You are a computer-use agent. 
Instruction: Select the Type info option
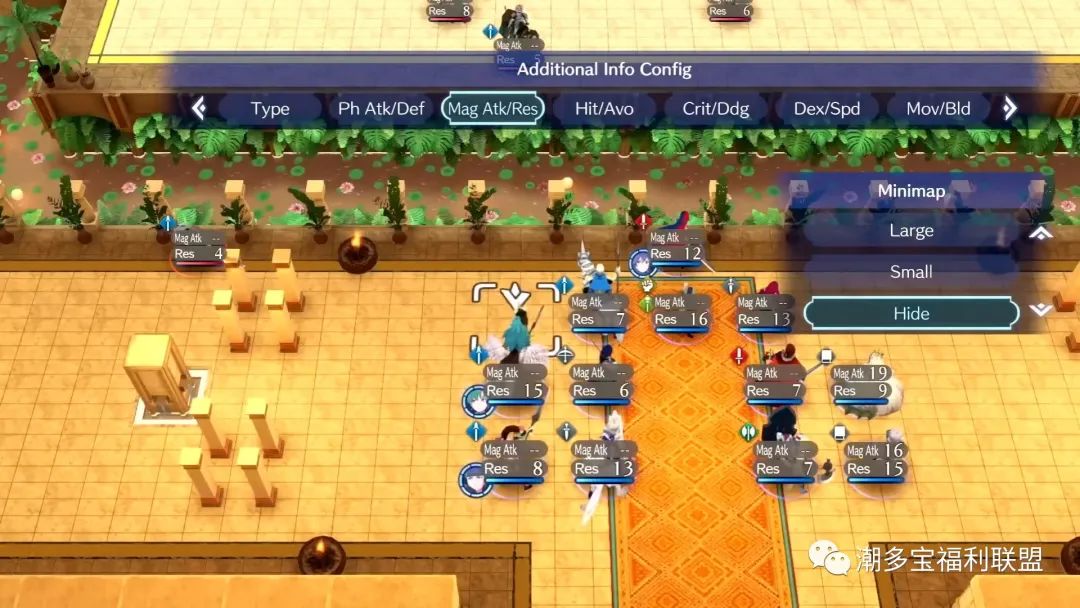(x=270, y=109)
